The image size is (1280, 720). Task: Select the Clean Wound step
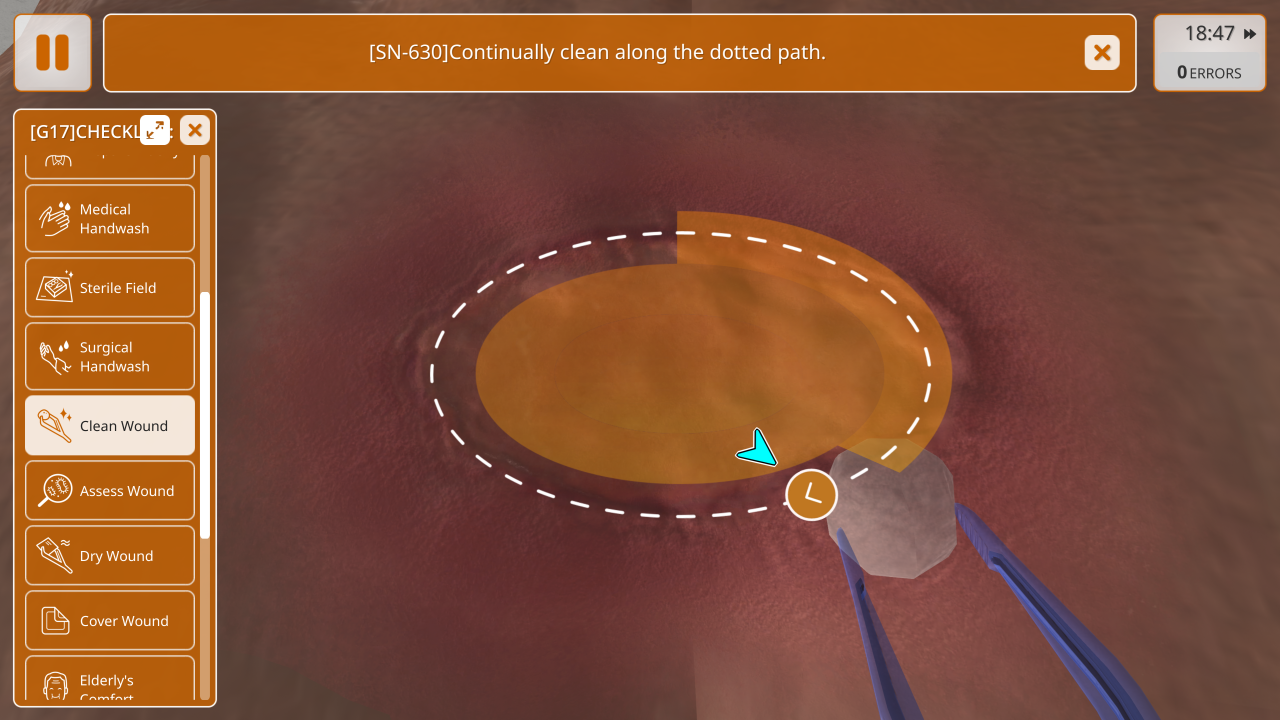[x=110, y=426]
